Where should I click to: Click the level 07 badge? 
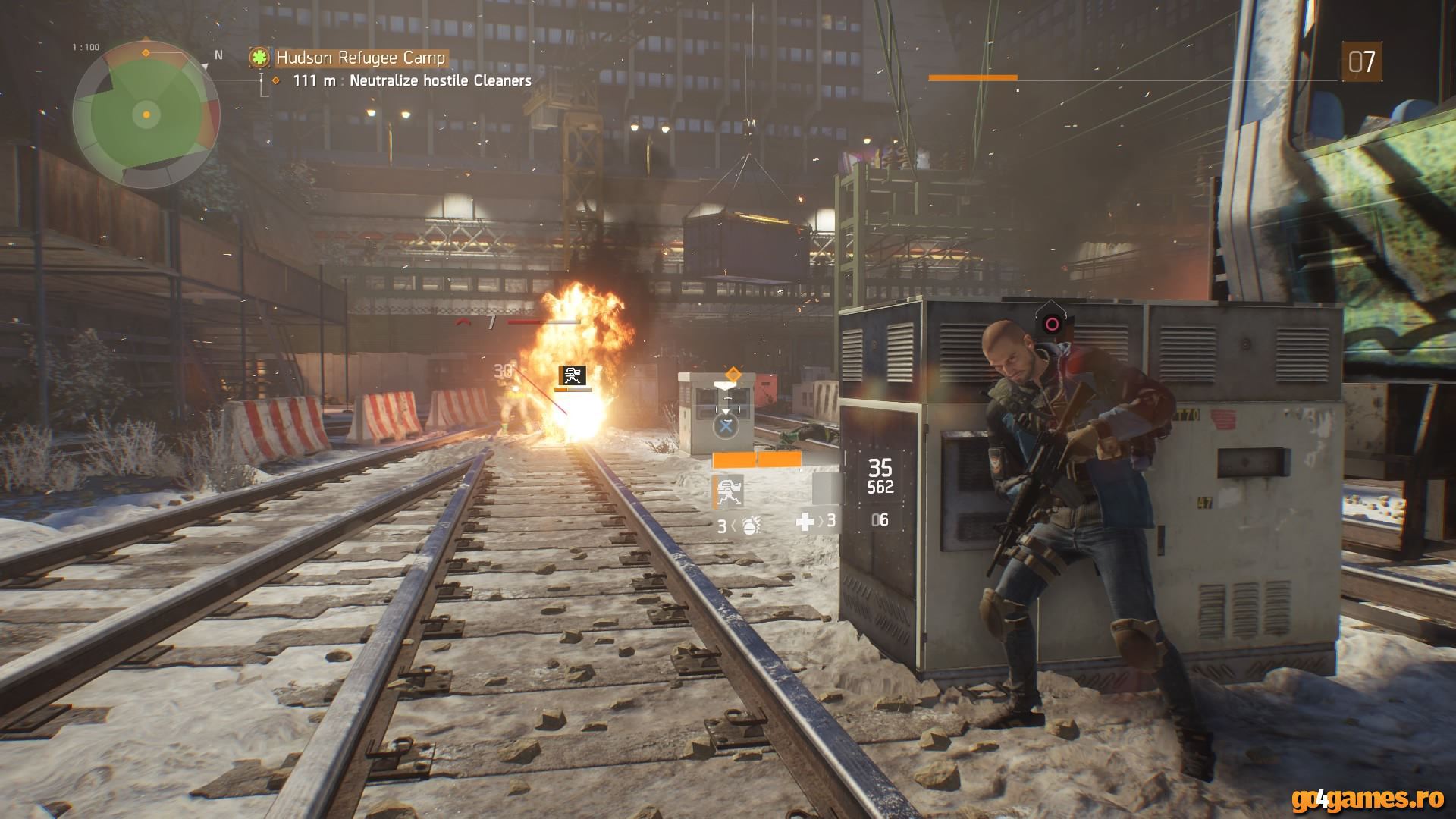(x=1361, y=61)
